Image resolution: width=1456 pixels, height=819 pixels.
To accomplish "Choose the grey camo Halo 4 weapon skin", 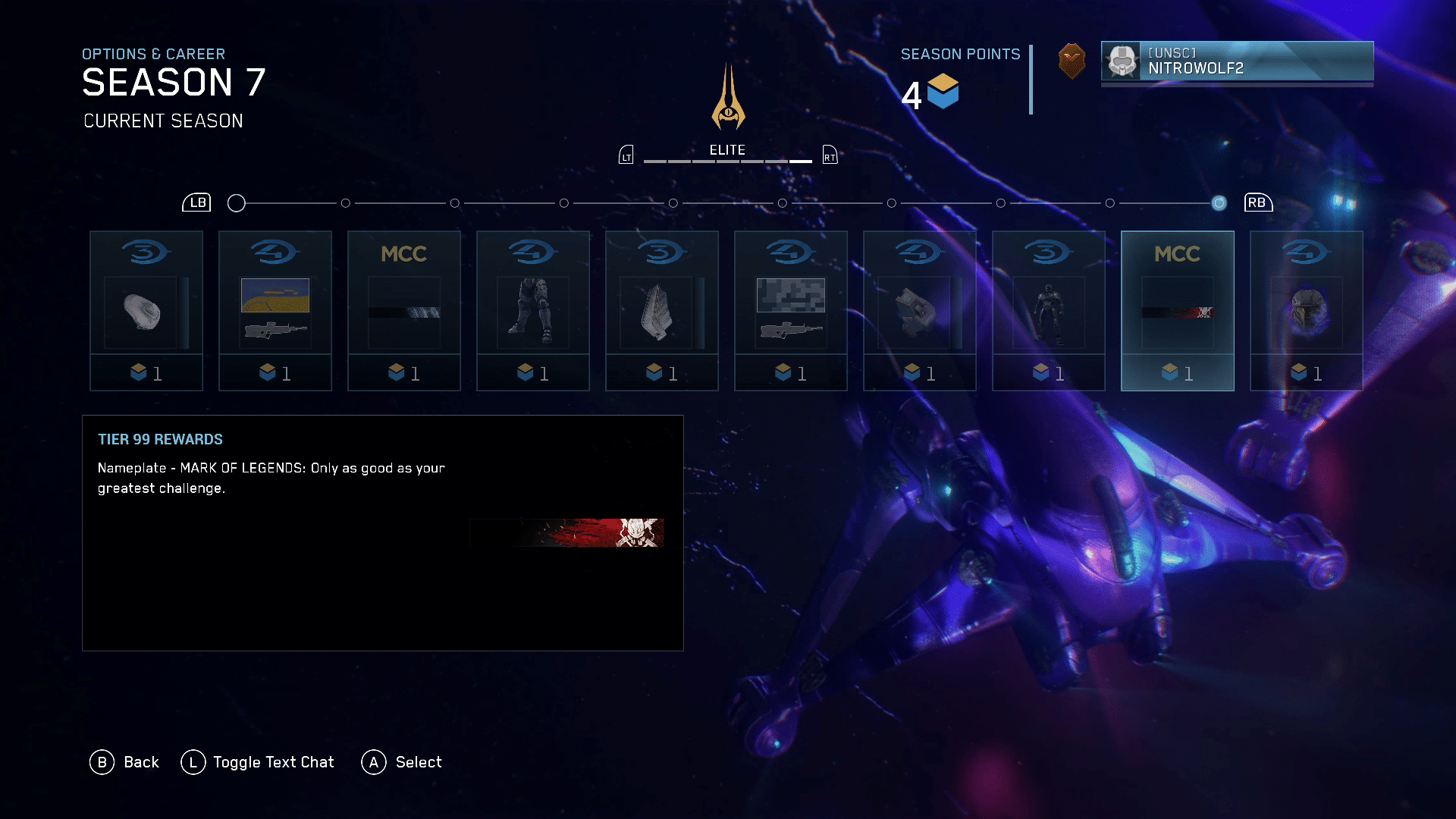I will coord(791,311).
